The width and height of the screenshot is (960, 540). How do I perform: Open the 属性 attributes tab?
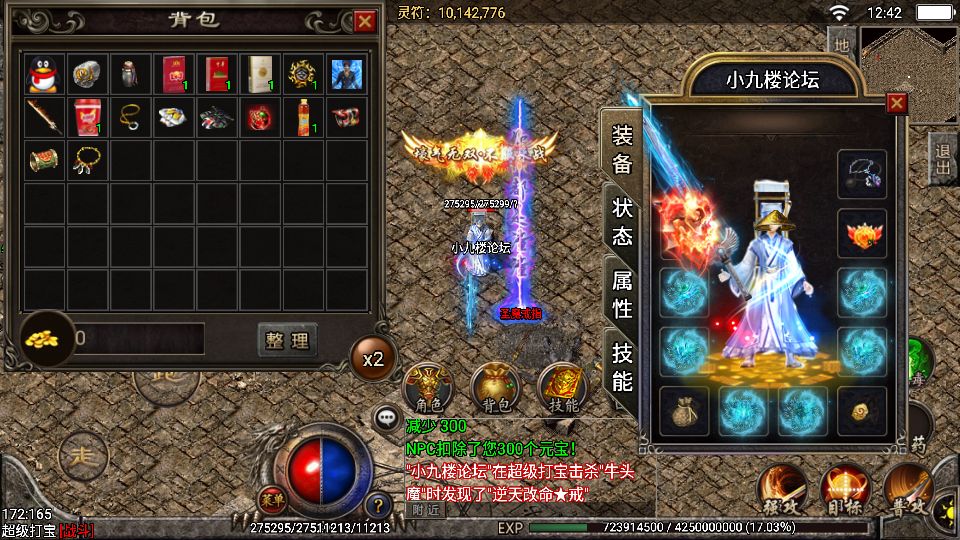point(622,294)
